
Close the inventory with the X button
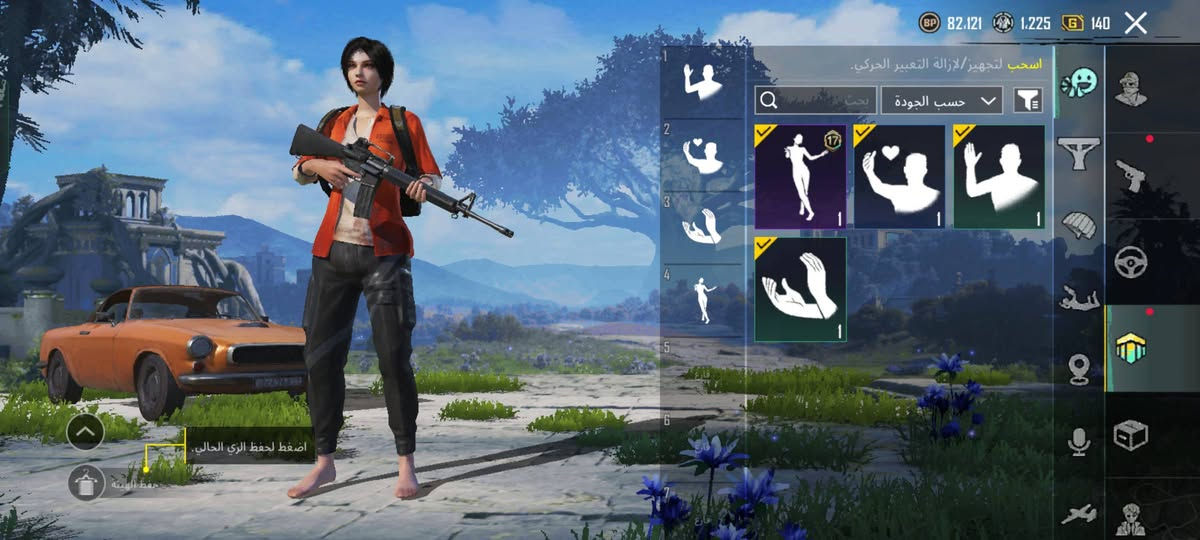(x=1135, y=23)
